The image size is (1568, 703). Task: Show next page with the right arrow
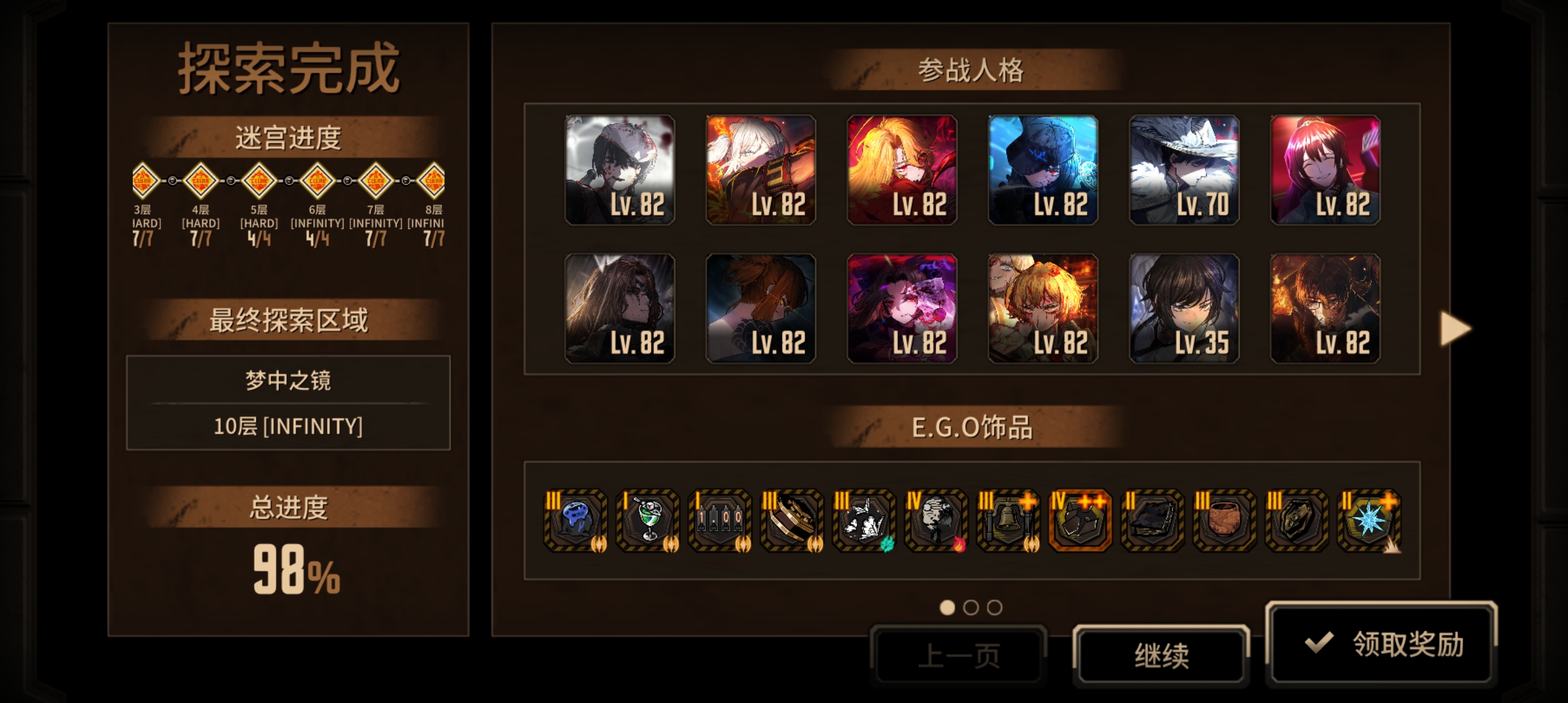tap(1455, 328)
